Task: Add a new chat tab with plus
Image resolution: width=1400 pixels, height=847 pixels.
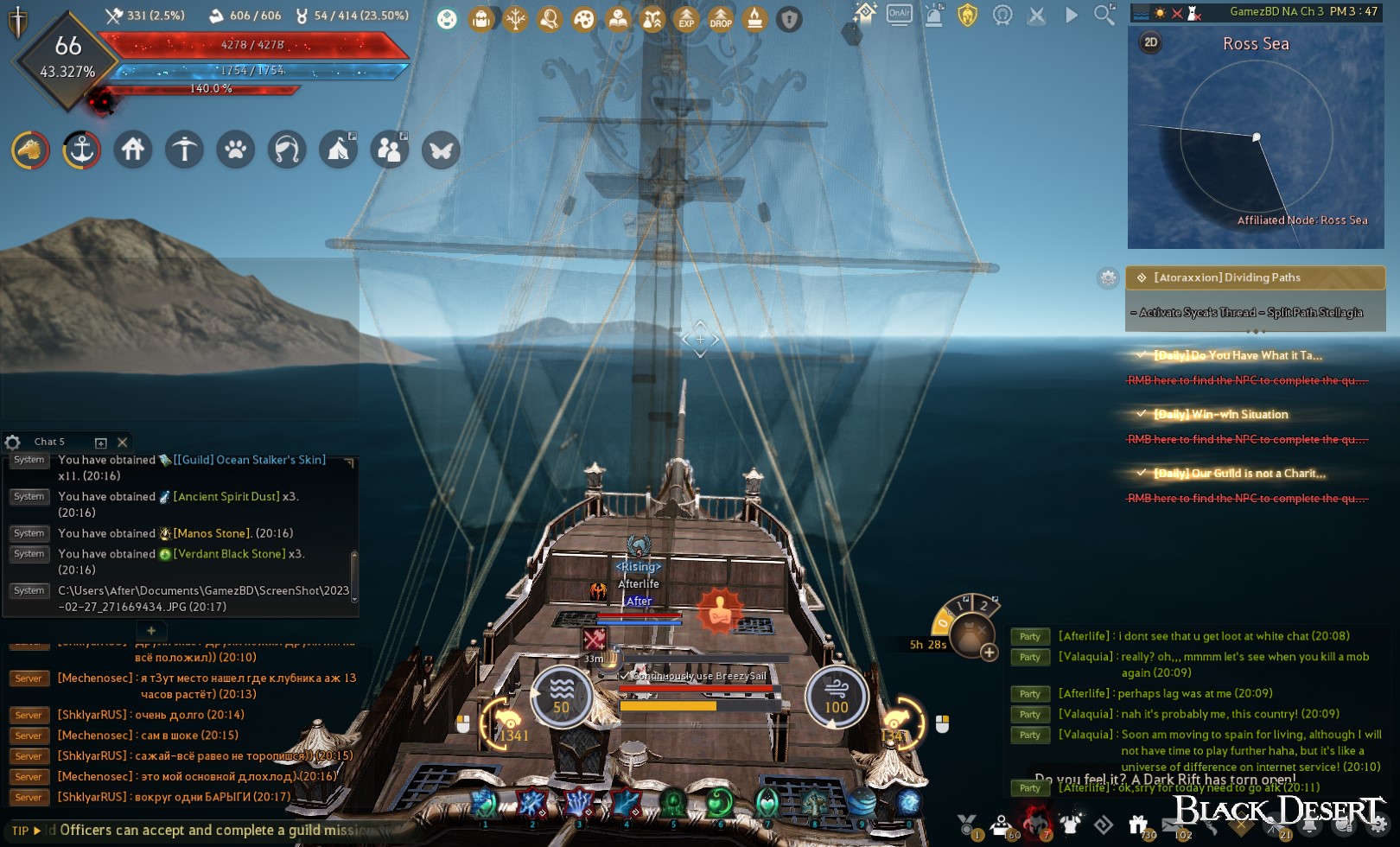Action: (151, 631)
